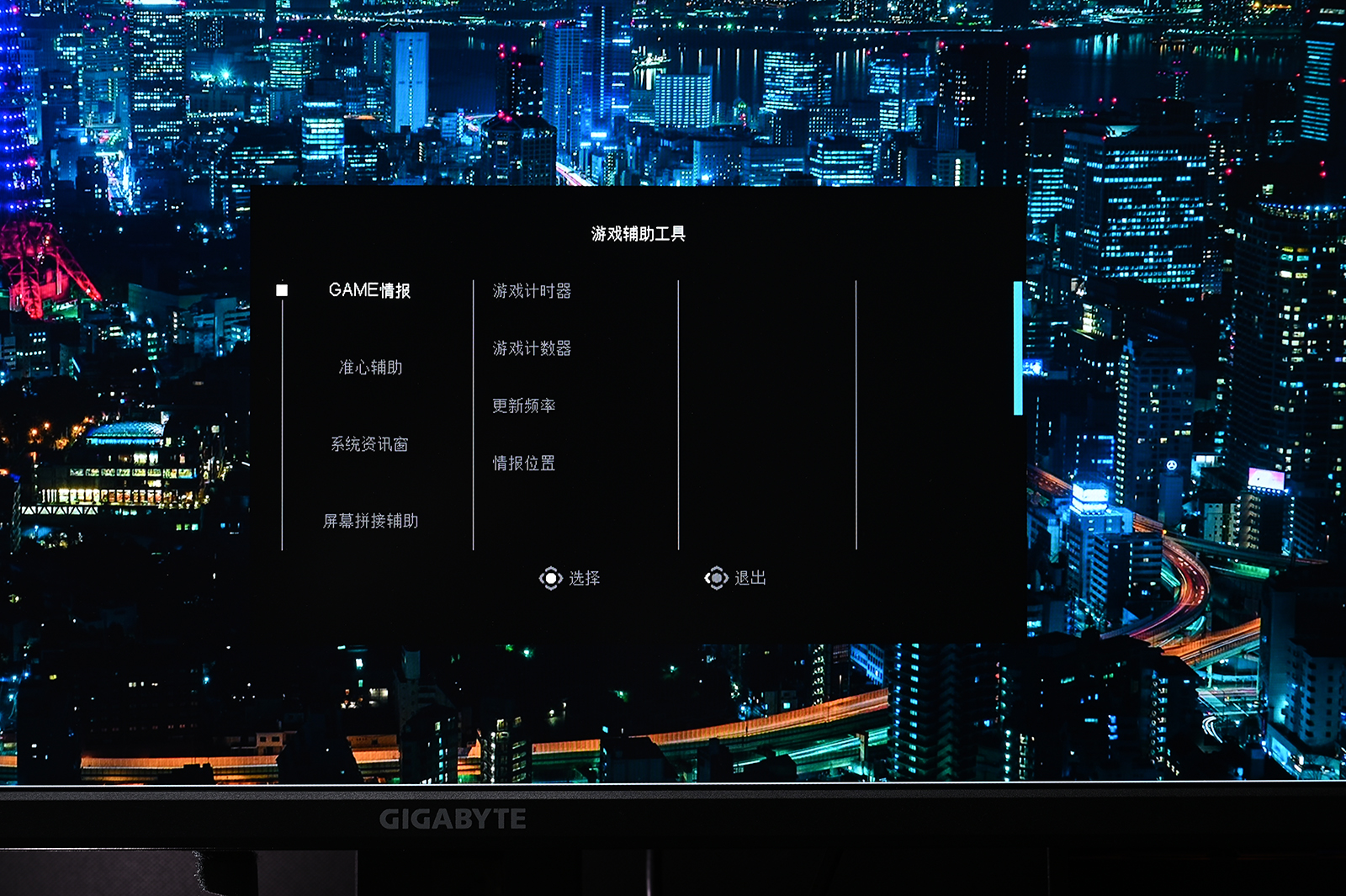Select 更新频率 in the submenu
This screenshot has width=1346, height=896.
[x=524, y=406]
